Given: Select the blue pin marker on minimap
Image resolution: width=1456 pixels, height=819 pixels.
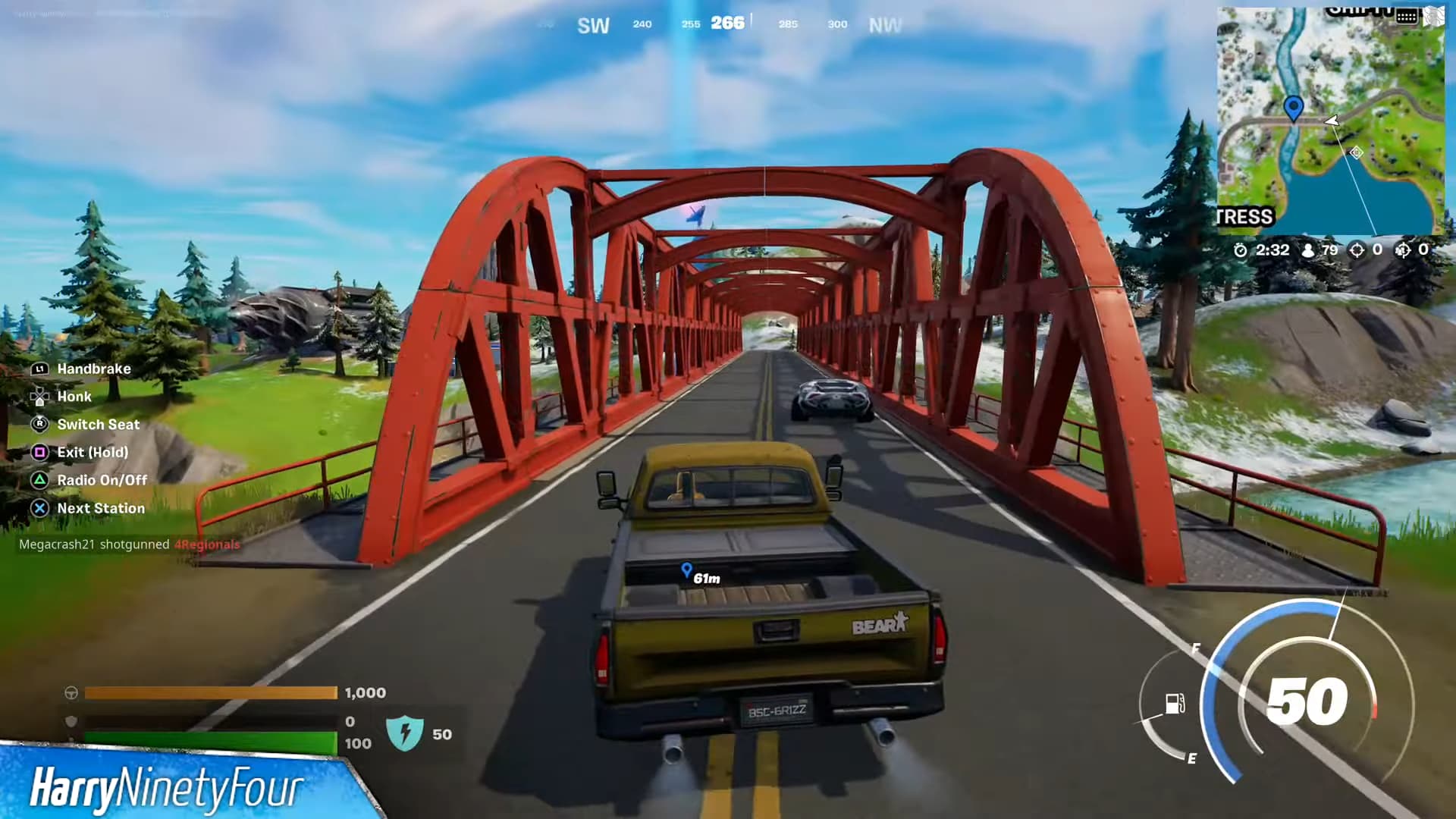Looking at the screenshot, I should point(1293,108).
